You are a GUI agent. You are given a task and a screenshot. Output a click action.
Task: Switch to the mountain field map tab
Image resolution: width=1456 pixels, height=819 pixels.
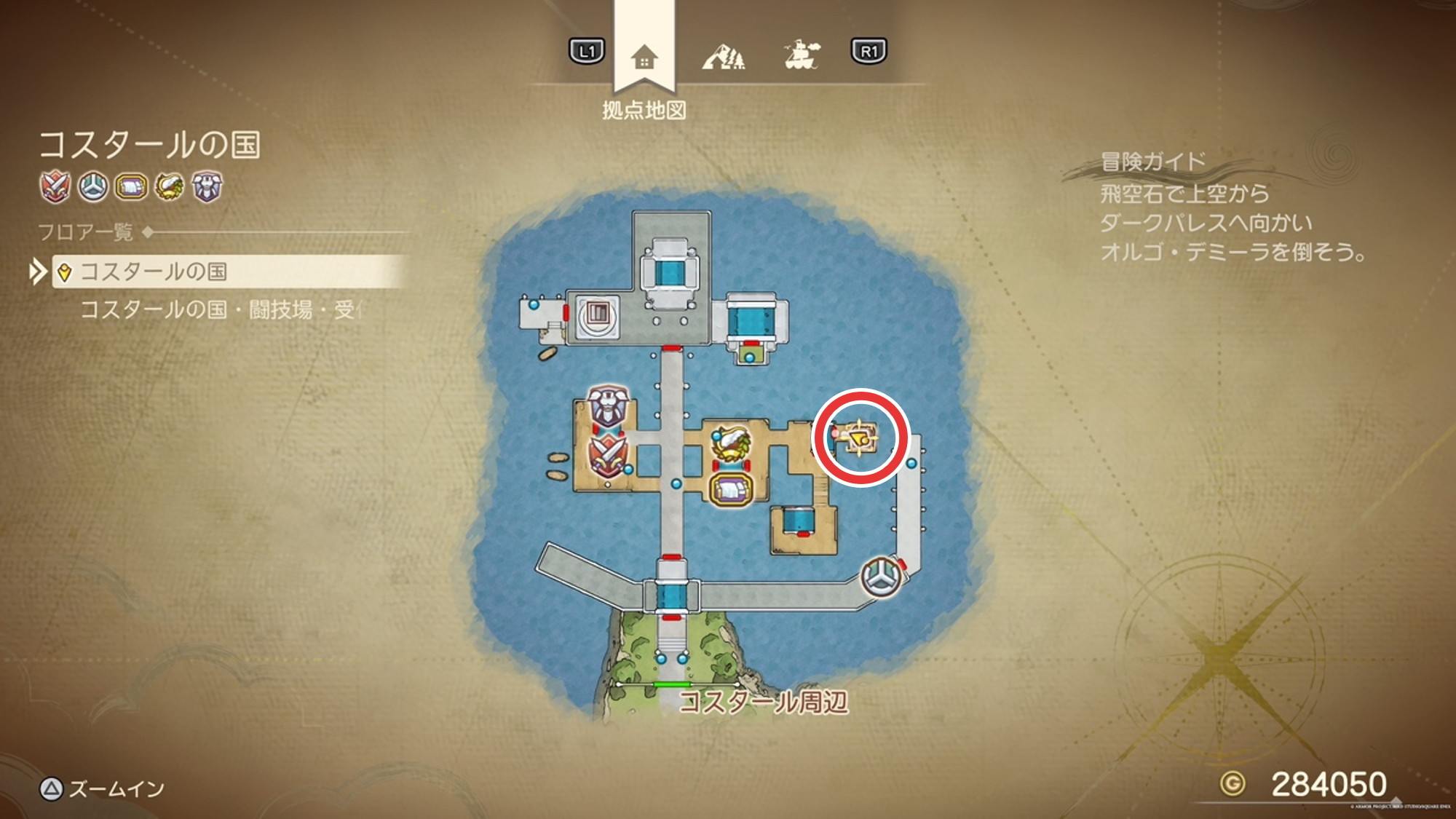[x=723, y=55]
